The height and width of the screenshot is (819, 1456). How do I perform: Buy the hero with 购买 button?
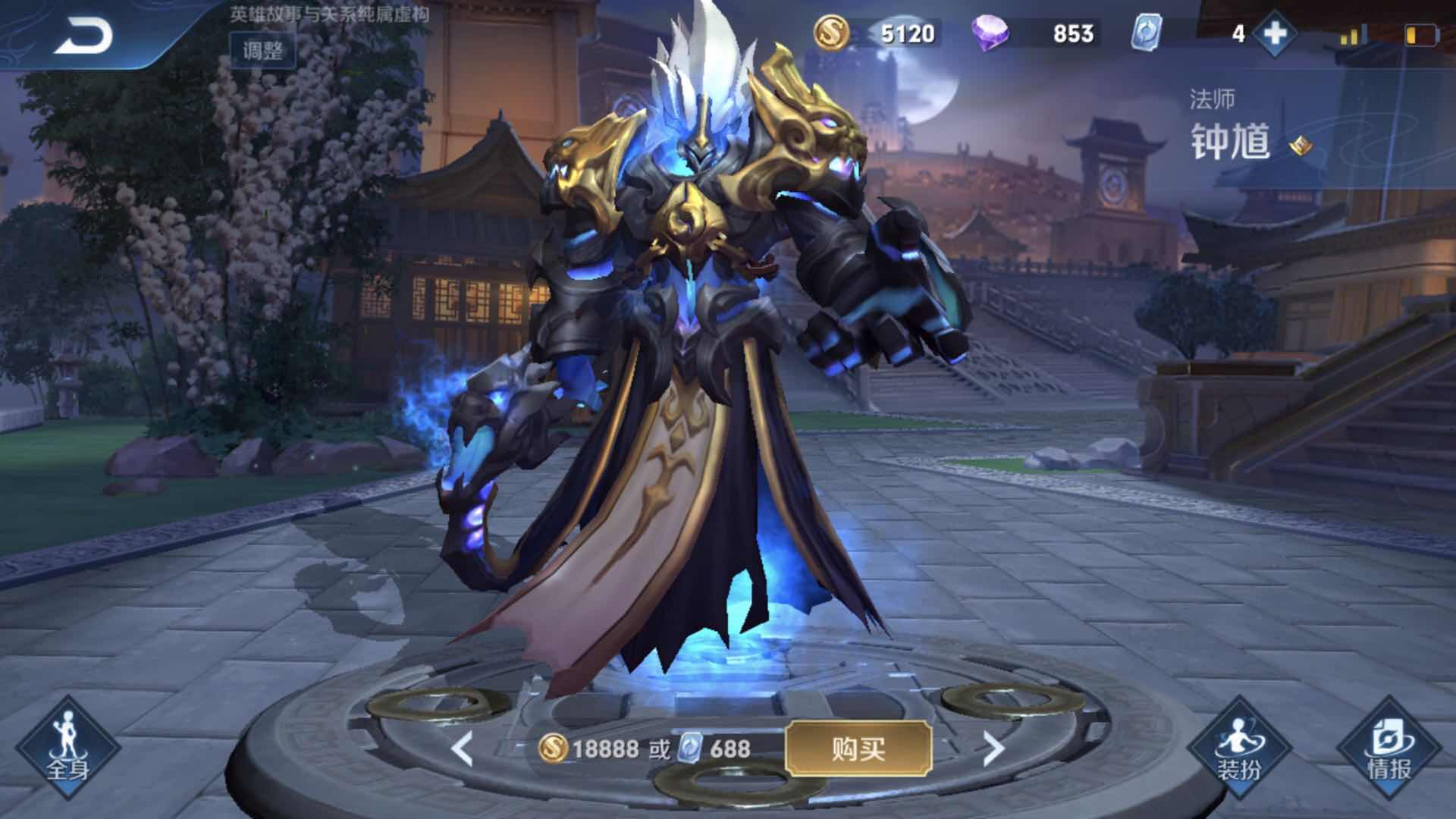[x=858, y=749]
